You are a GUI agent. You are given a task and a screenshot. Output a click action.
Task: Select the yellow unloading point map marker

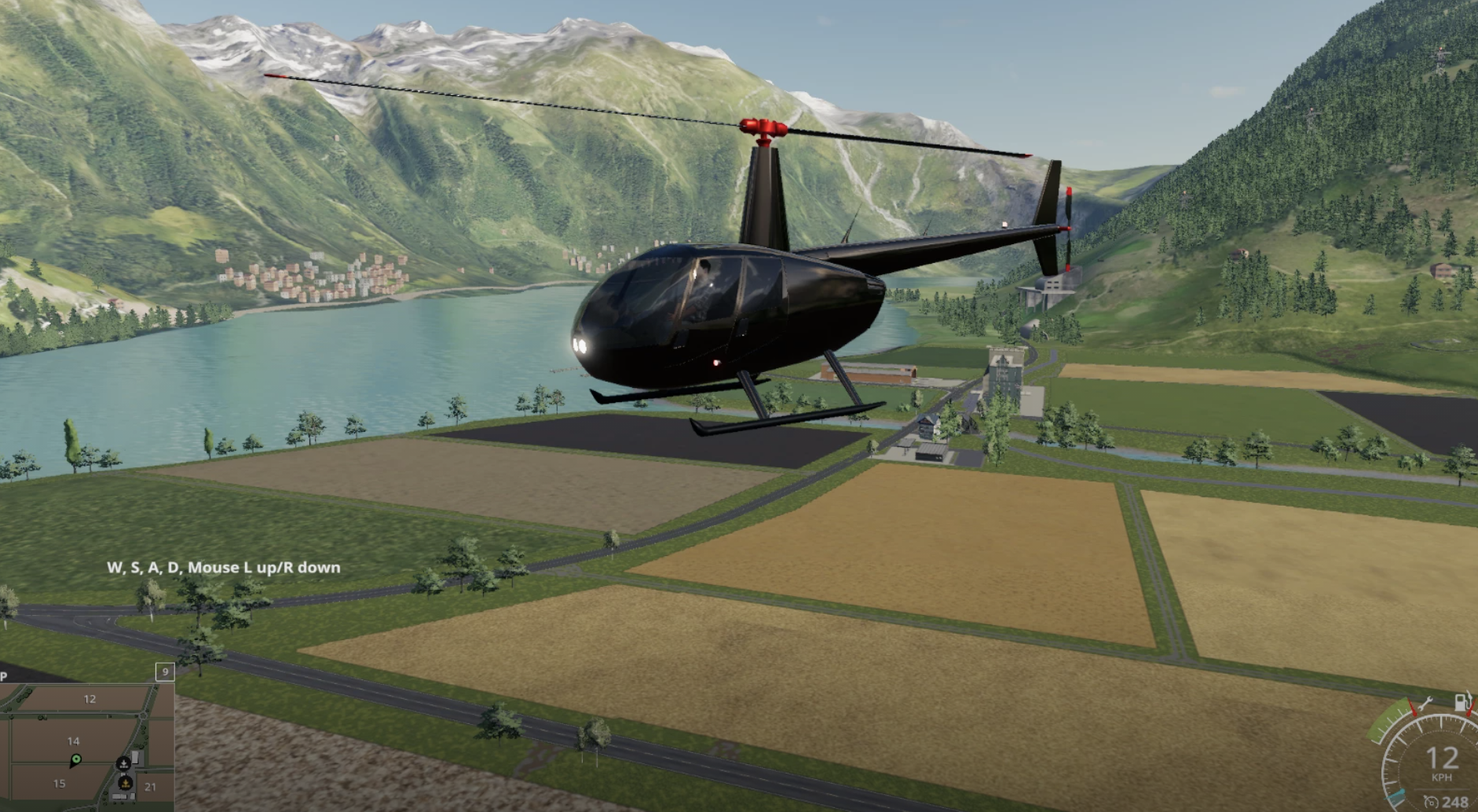pos(126,783)
